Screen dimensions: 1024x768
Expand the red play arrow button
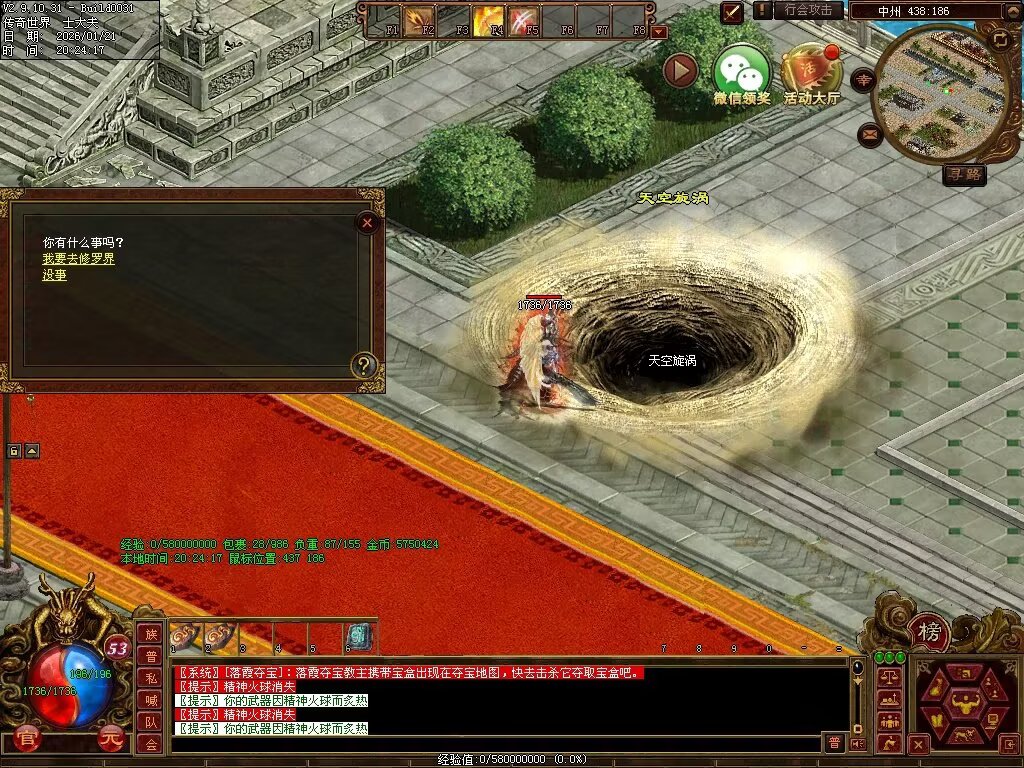[x=680, y=70]
